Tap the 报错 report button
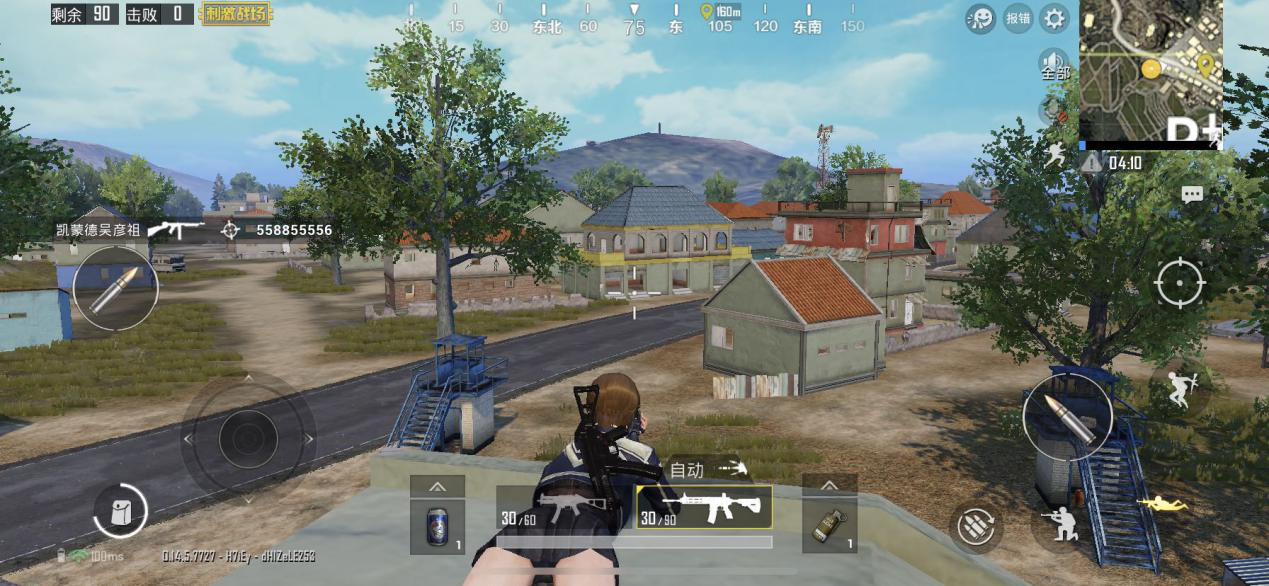Image resolution: width=1269 pixels, height=586 pixels. (x=1018, y=18)
